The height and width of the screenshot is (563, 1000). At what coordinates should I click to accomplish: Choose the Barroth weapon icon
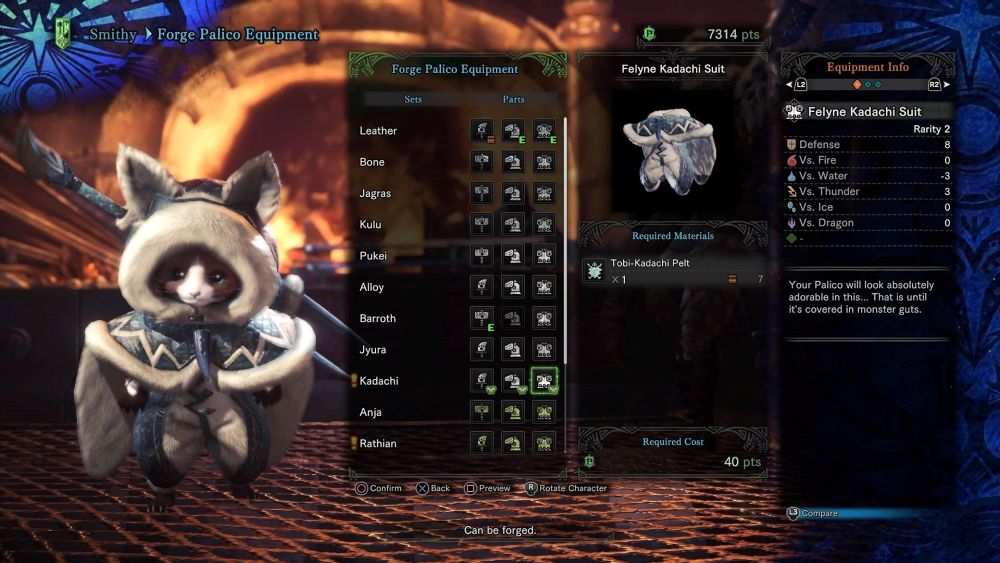tap(482, 318)
